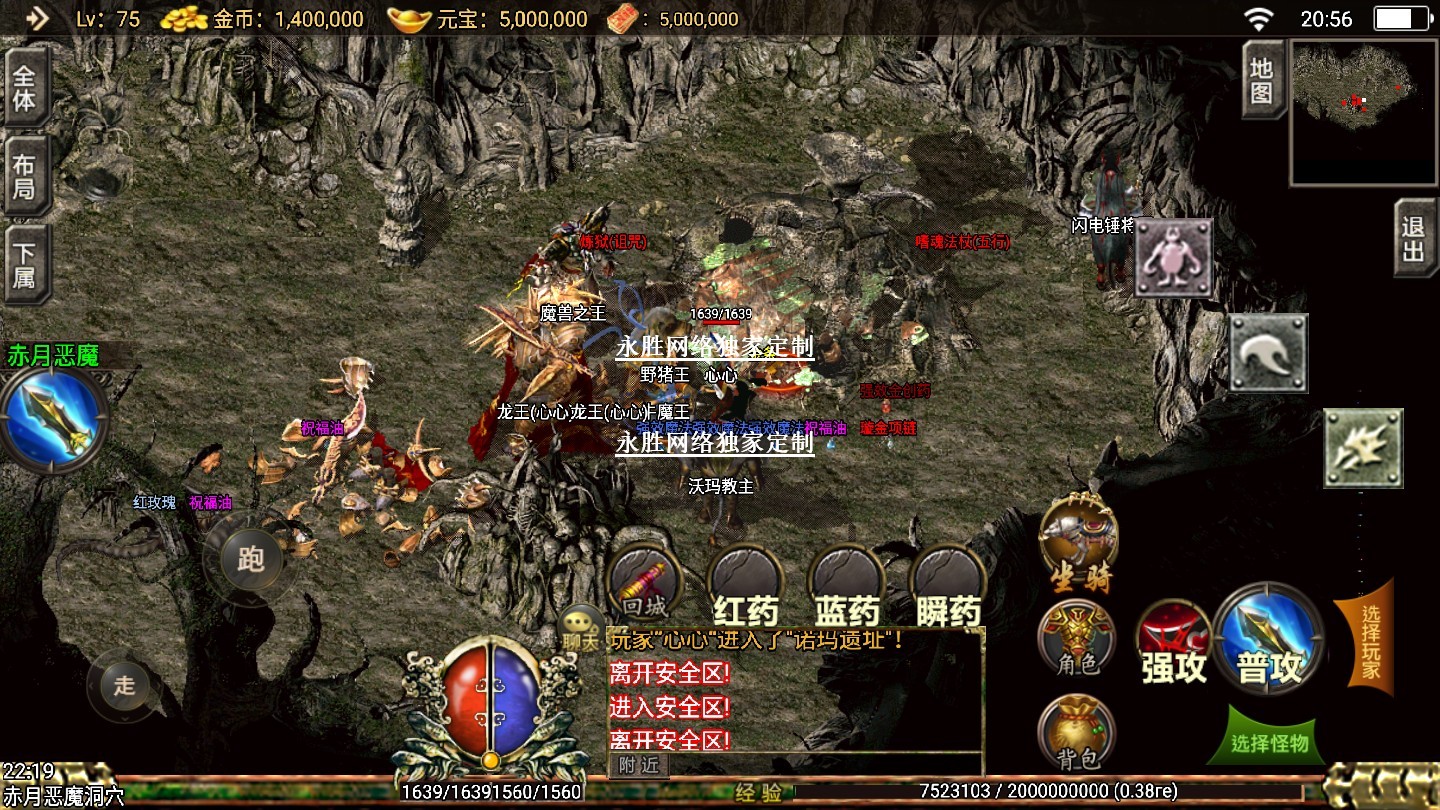
Task: Open the 地图 map button
Action: pos(1263,81)
